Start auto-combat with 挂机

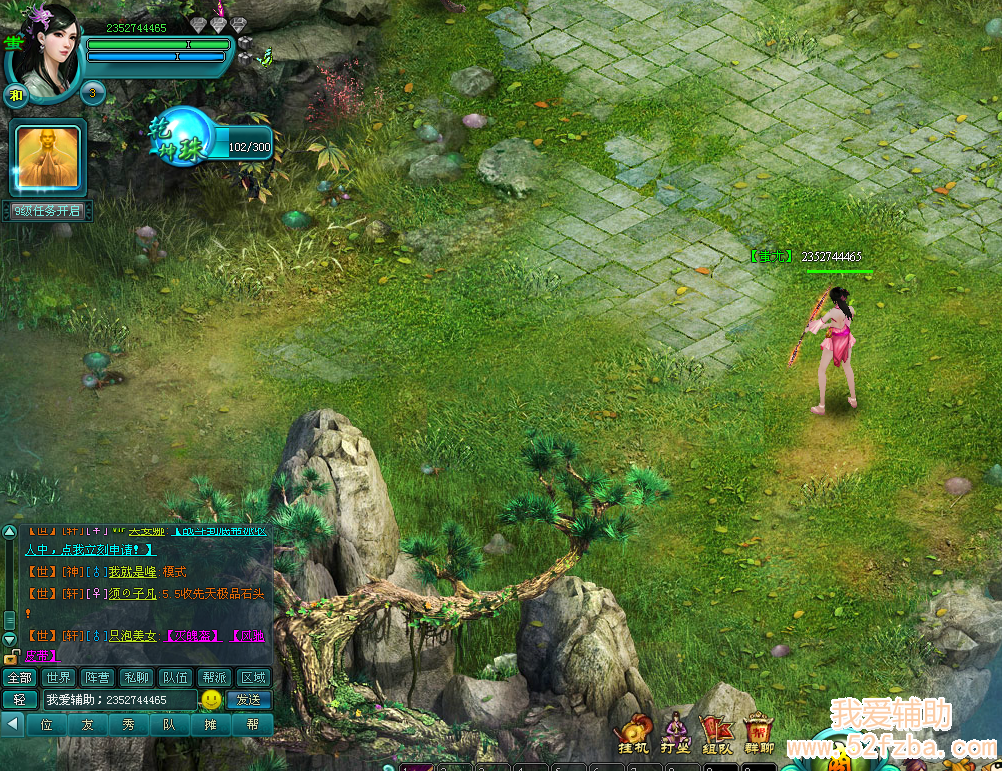point(633,735)
